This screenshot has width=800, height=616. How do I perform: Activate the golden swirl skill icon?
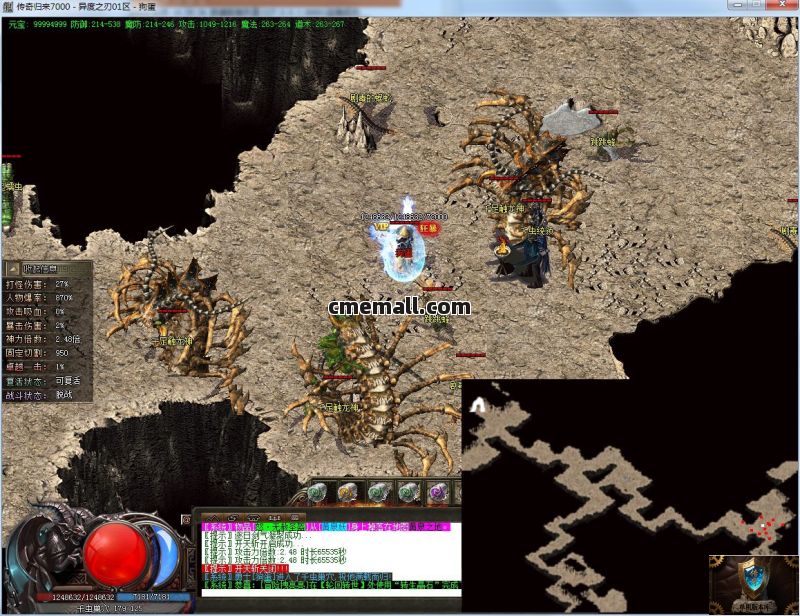(x=347, y=492)
